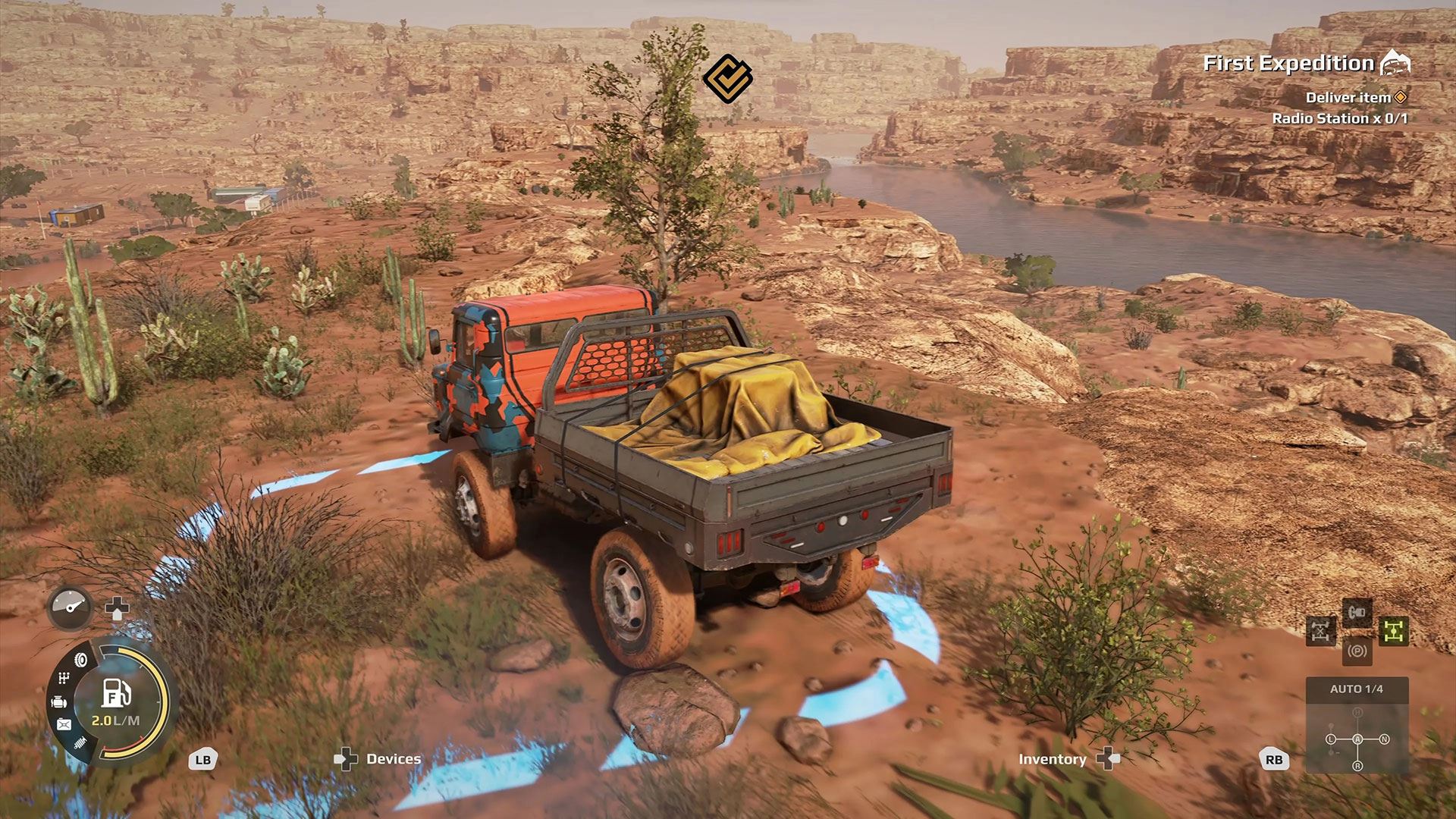Select the L low gear node
This screenshot has width=1456, height=819.
pos(1331,739)
